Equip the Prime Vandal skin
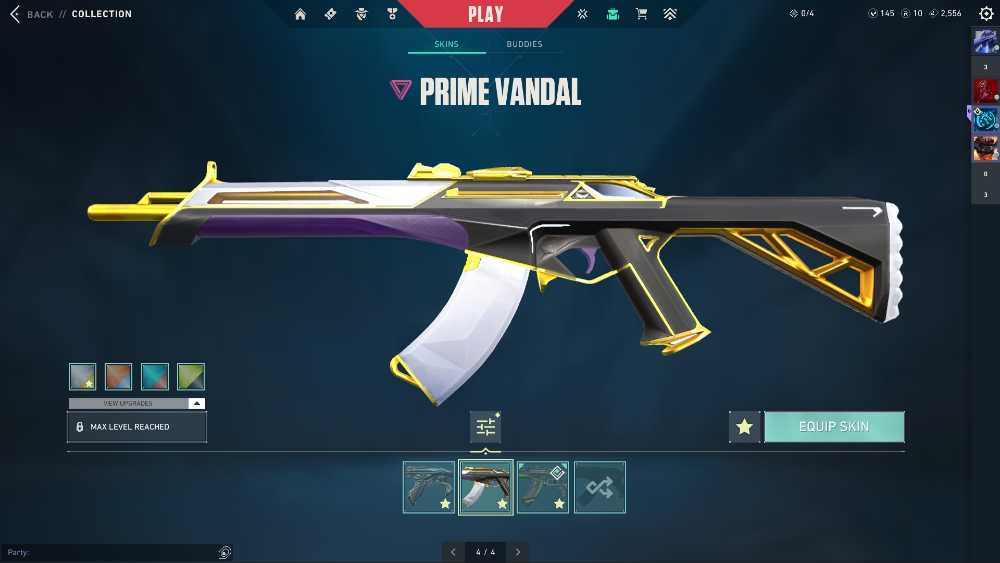1000x563 pixels. click(x=834, y=427)
